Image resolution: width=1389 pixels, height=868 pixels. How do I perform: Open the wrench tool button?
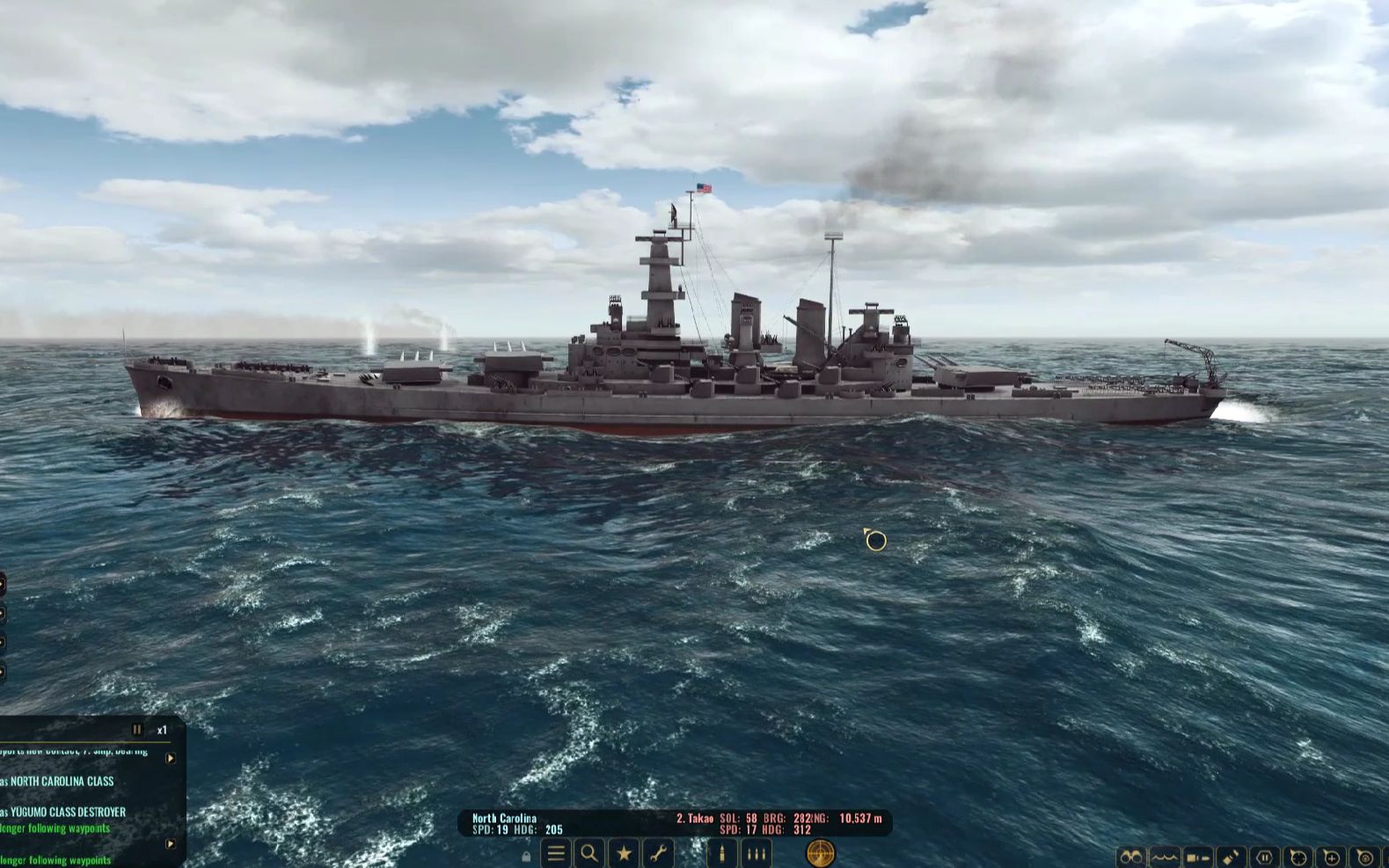(x=658, y=853)
